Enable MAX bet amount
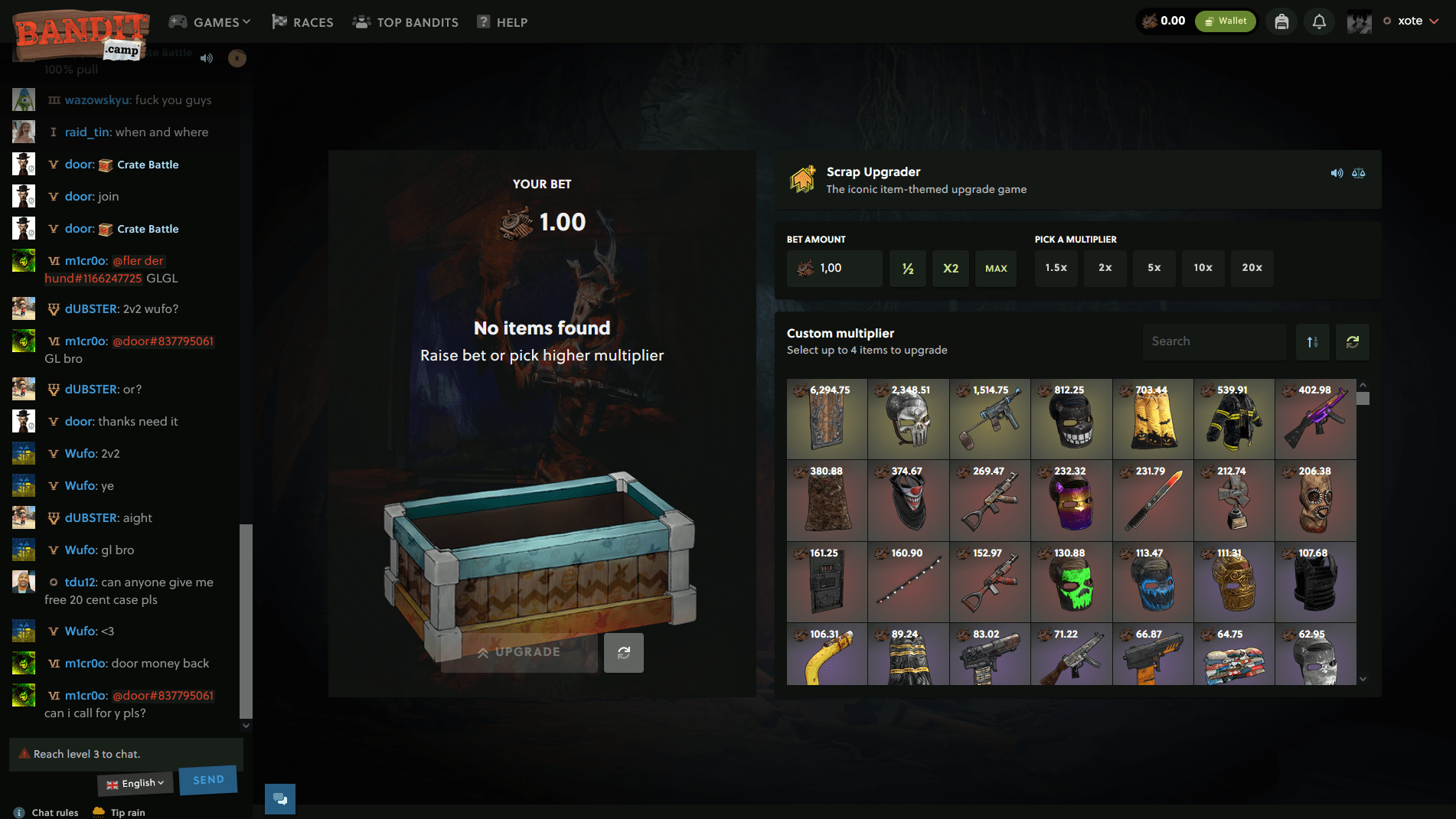This screenshot has height=819, width=1456. 995,268
